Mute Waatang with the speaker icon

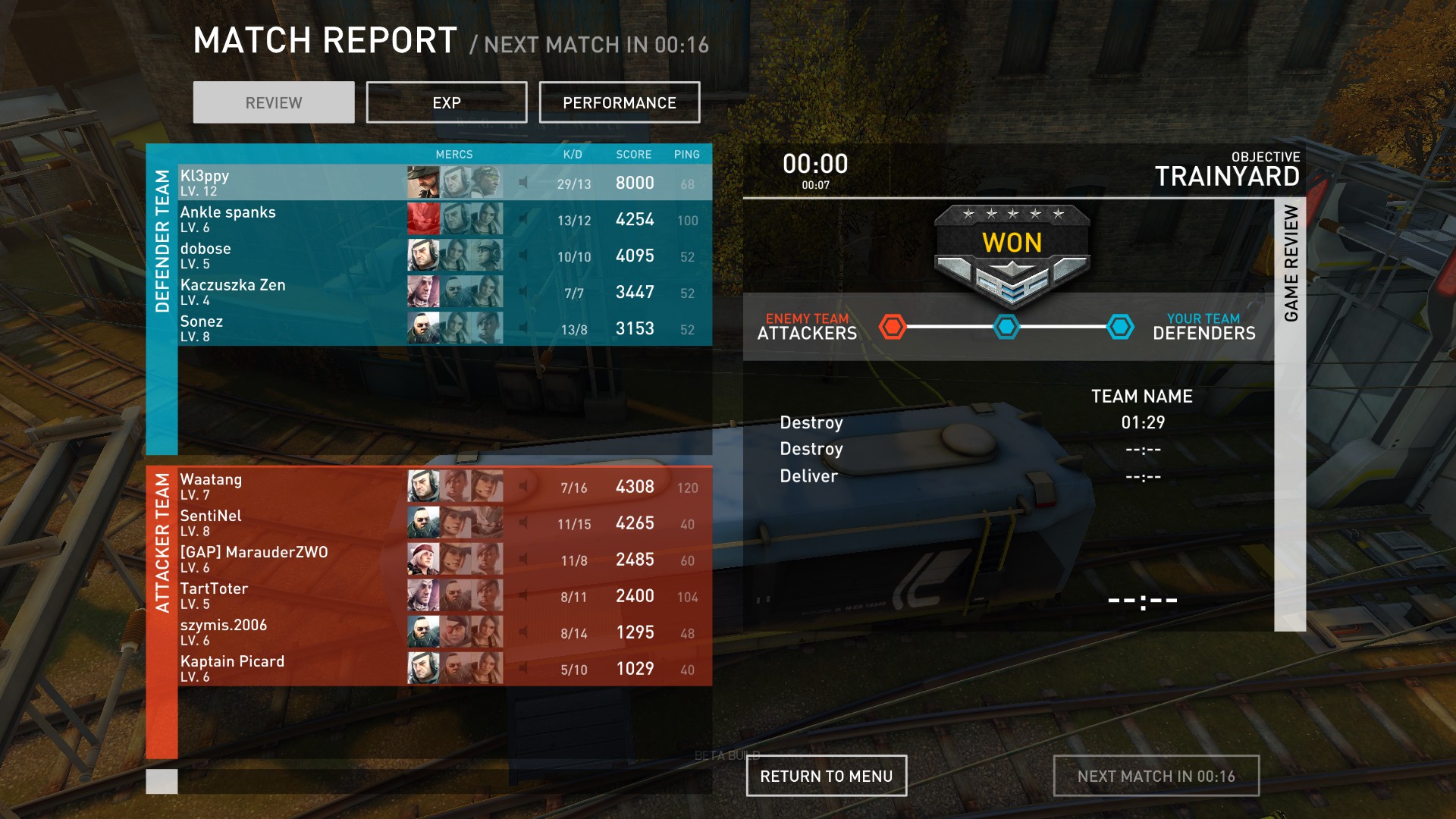pos(523,486)
